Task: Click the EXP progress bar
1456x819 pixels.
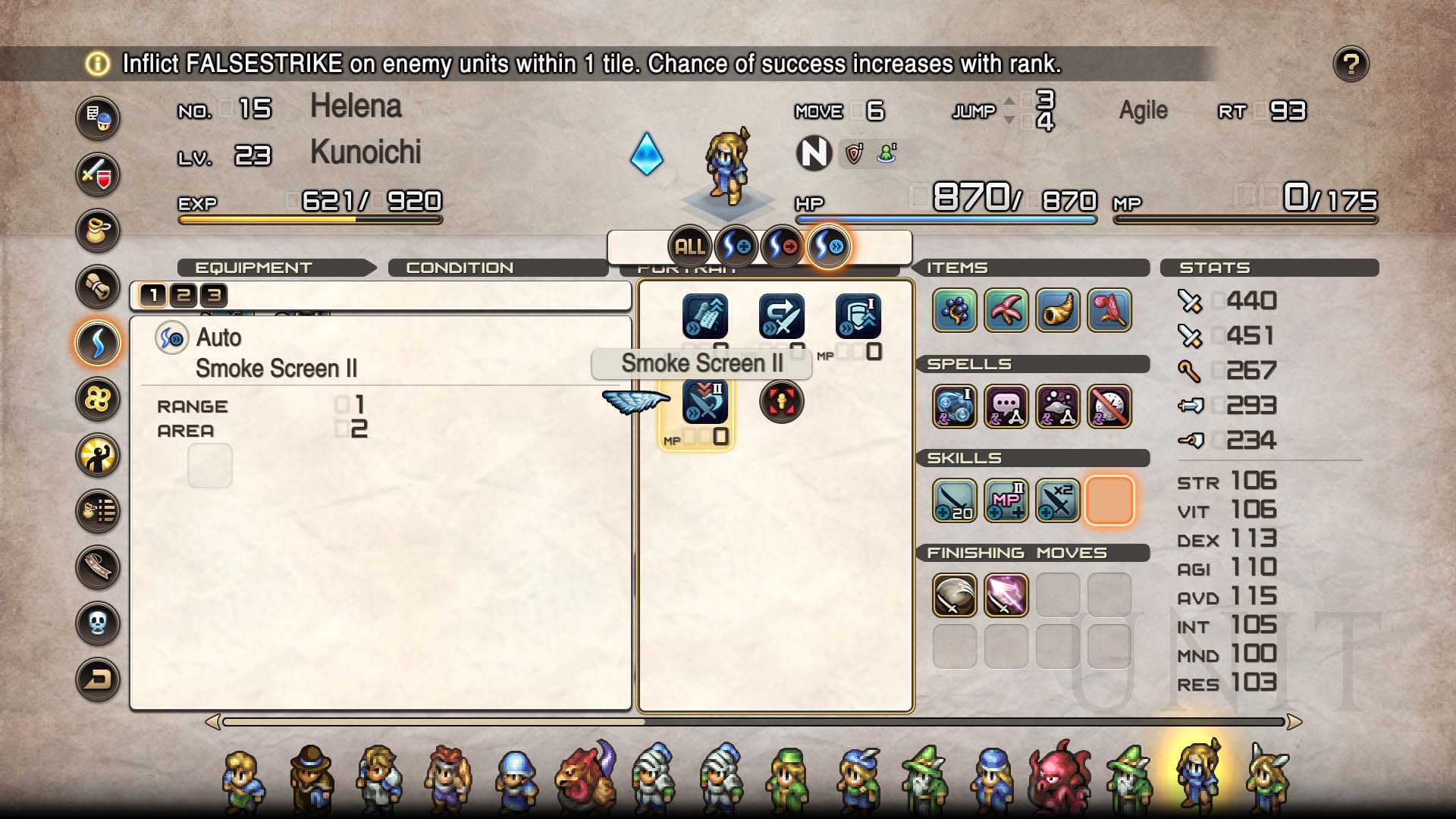Action: click(311, 219)
